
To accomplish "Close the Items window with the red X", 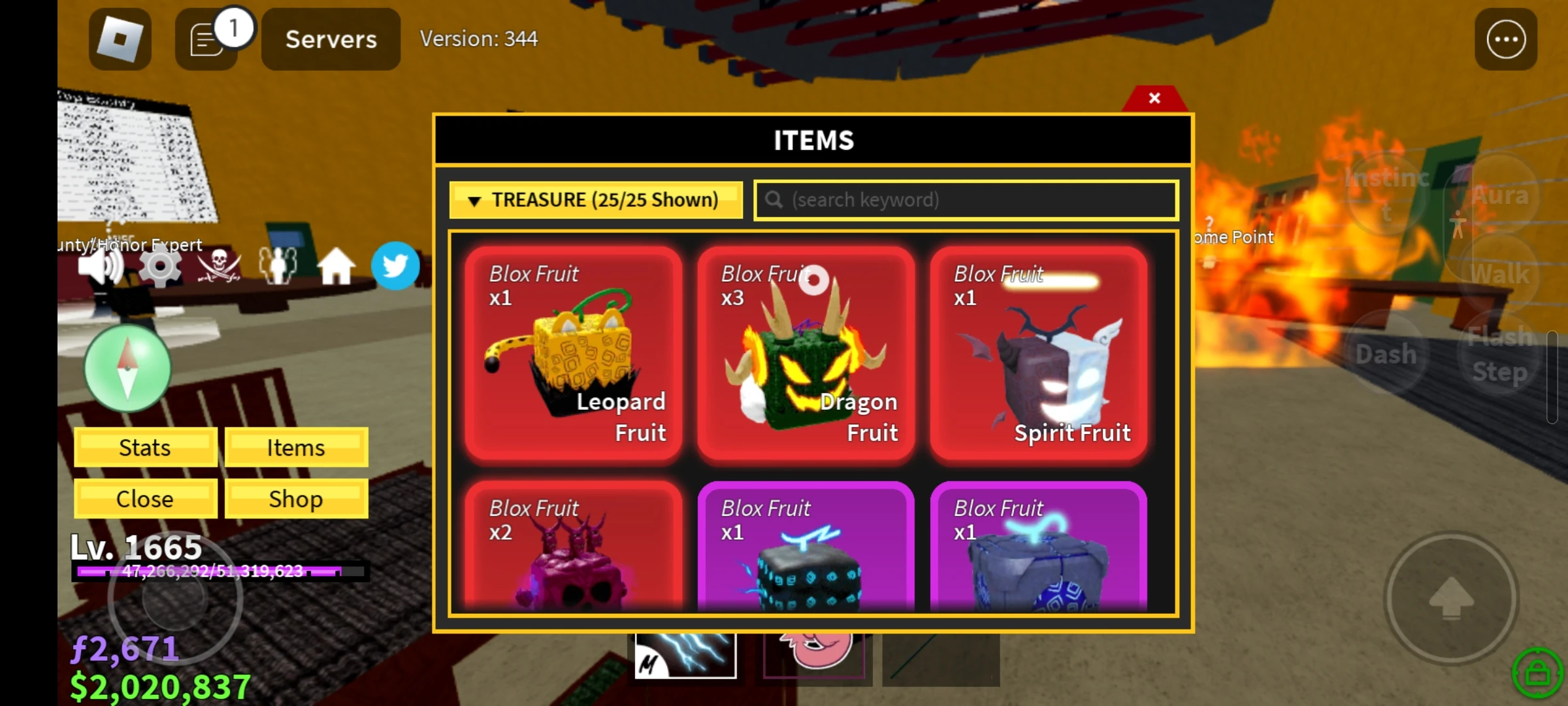I will point(1154,98).
